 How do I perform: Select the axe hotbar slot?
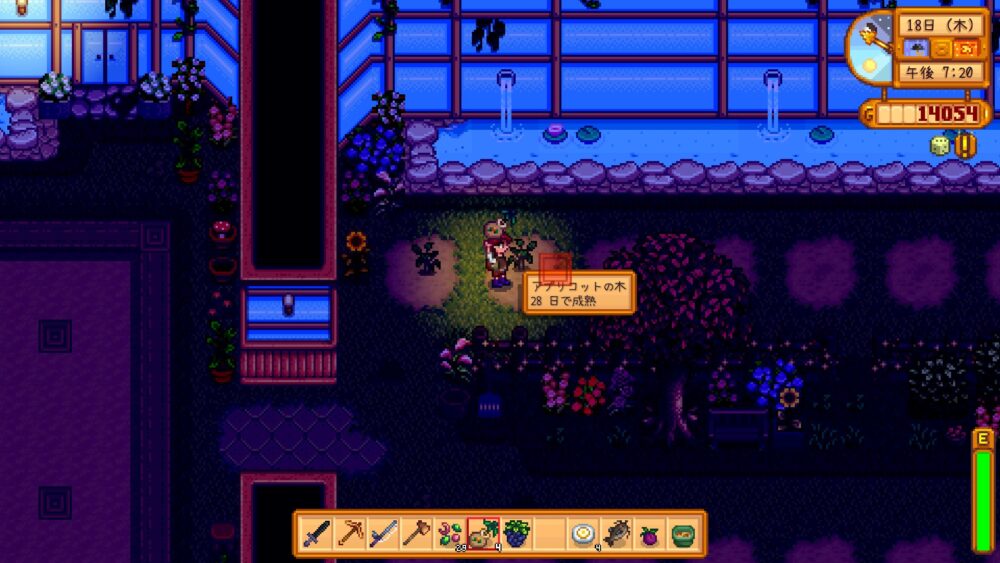pos(417,534)
